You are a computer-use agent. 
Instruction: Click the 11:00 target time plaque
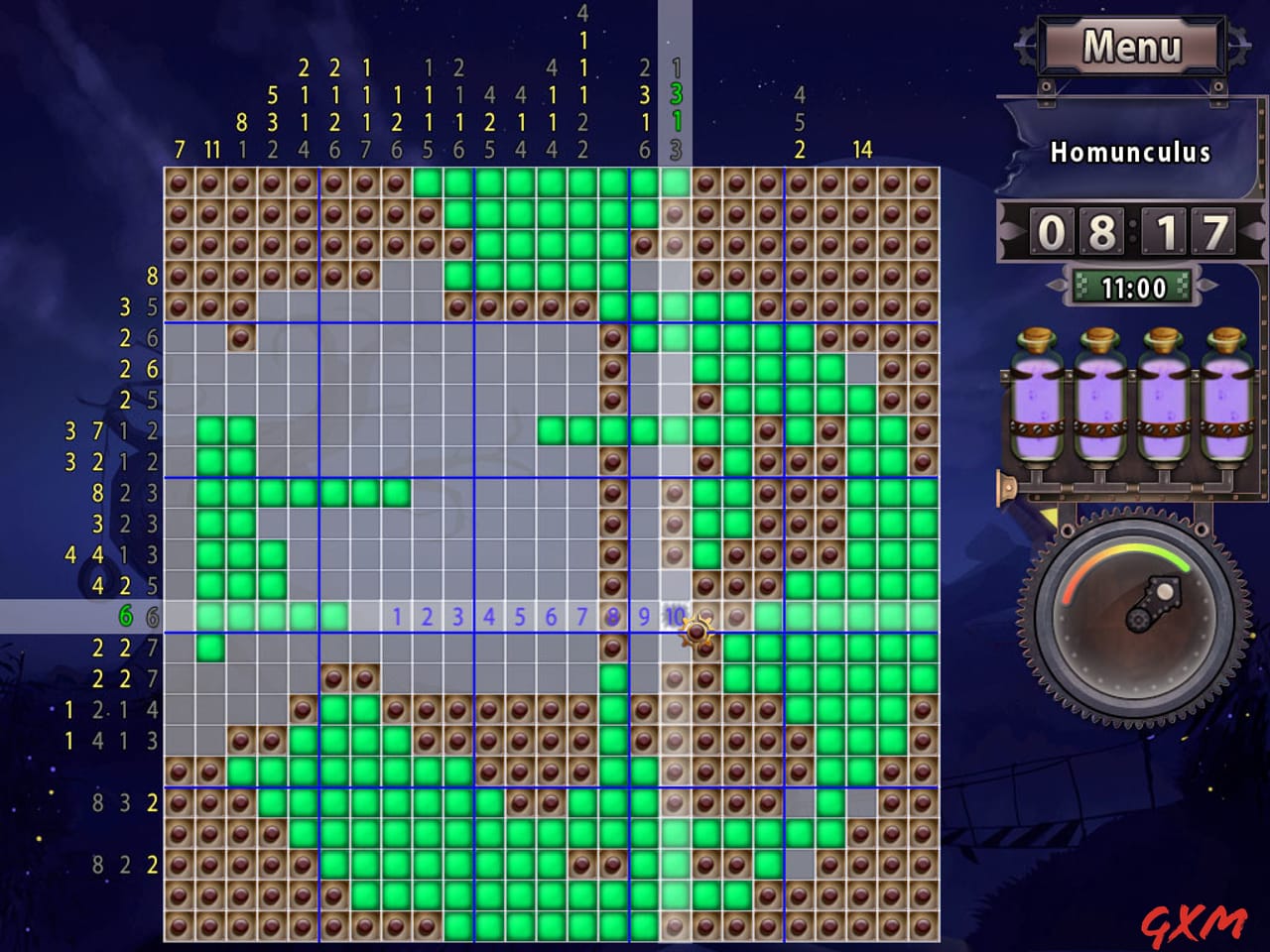(1134, 289)
